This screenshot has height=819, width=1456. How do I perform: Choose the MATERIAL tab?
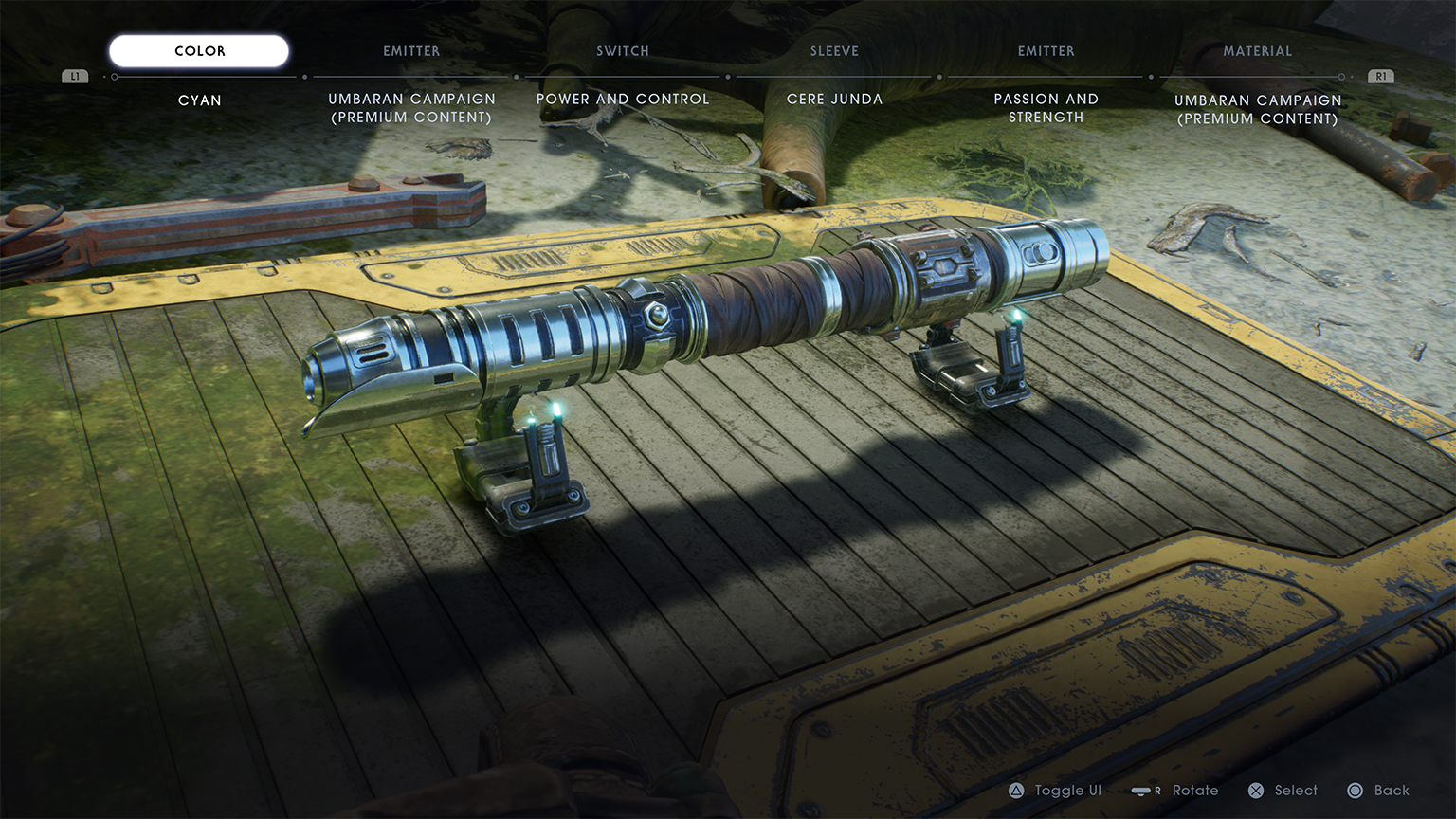1257,51
